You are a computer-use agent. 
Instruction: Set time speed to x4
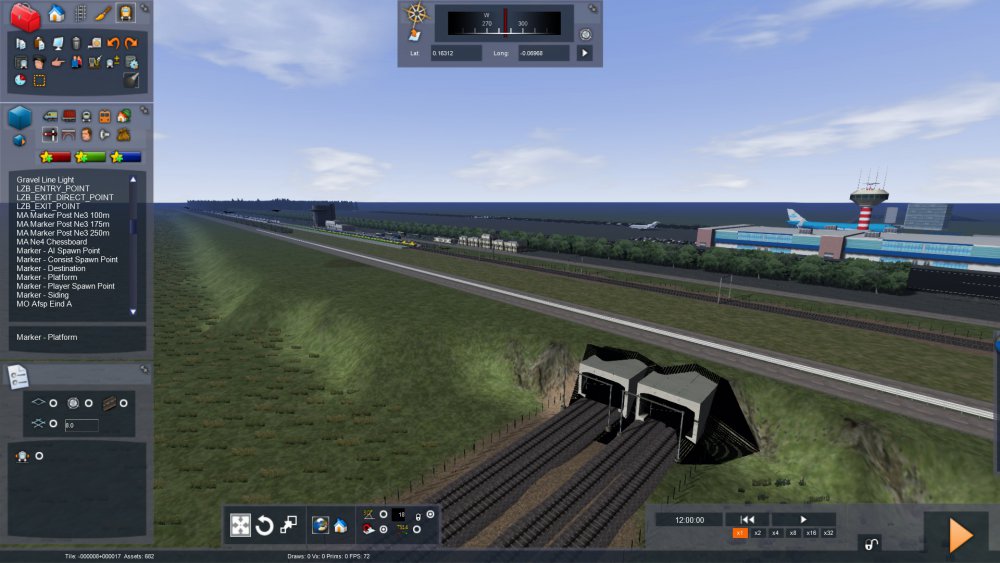tap(775, 533)
